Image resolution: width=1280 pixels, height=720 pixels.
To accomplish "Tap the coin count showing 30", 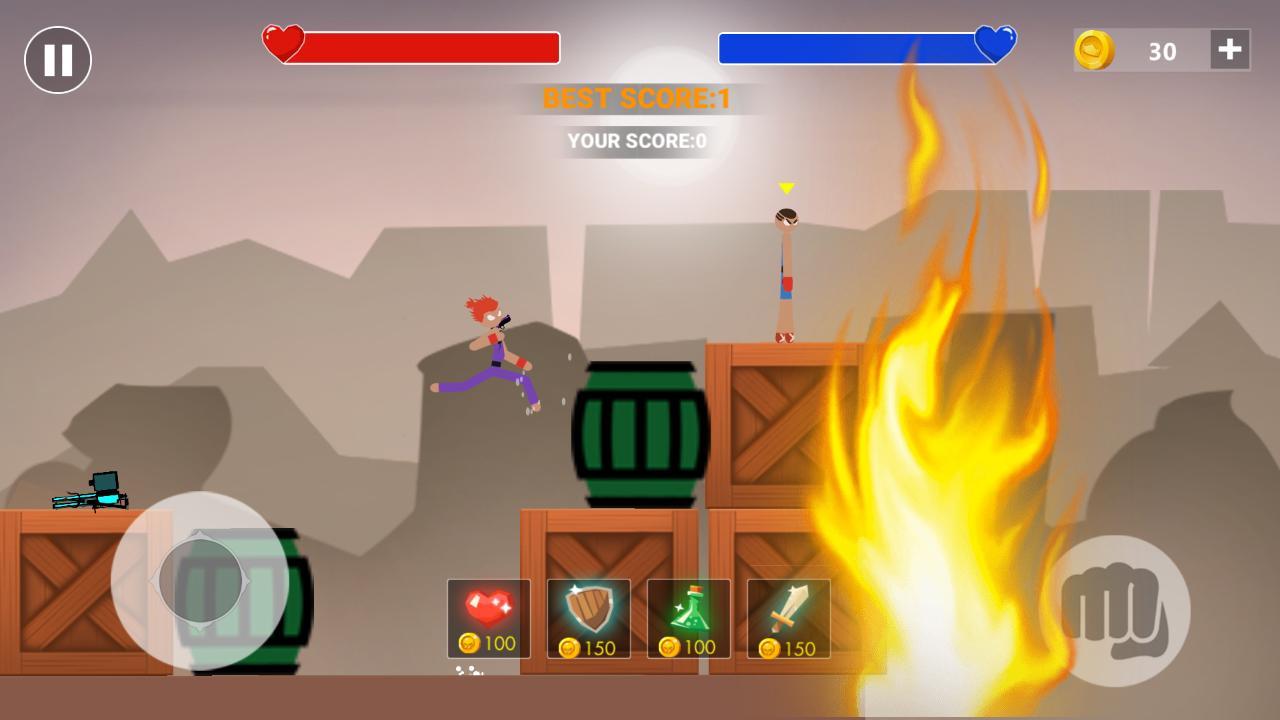I will (1163, 51).
